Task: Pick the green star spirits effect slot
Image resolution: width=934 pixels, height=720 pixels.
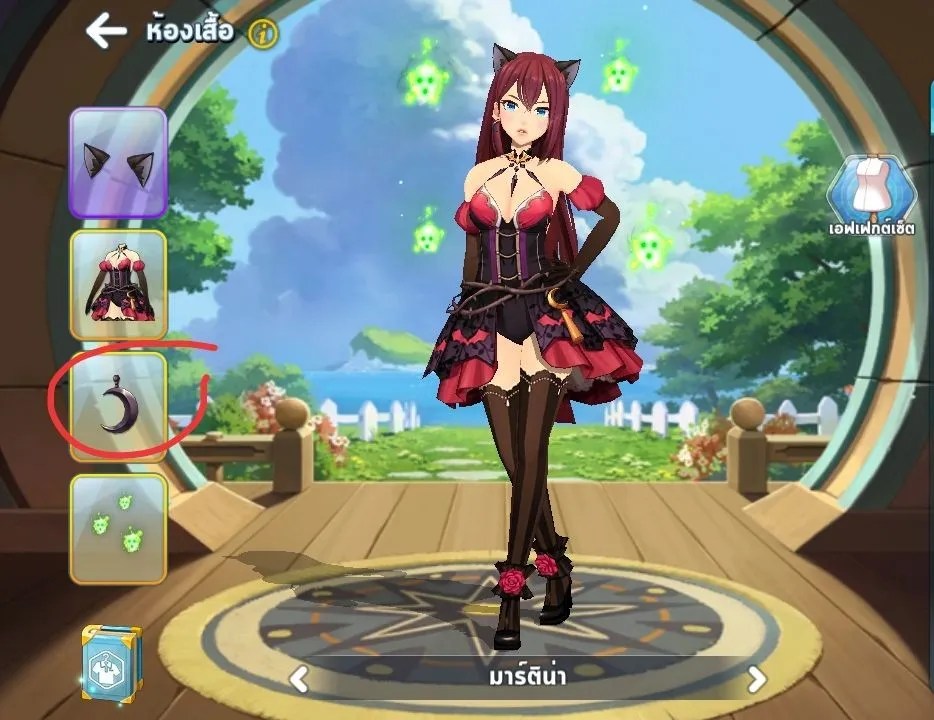Action: pyautogui.click(x=118, y=528)
